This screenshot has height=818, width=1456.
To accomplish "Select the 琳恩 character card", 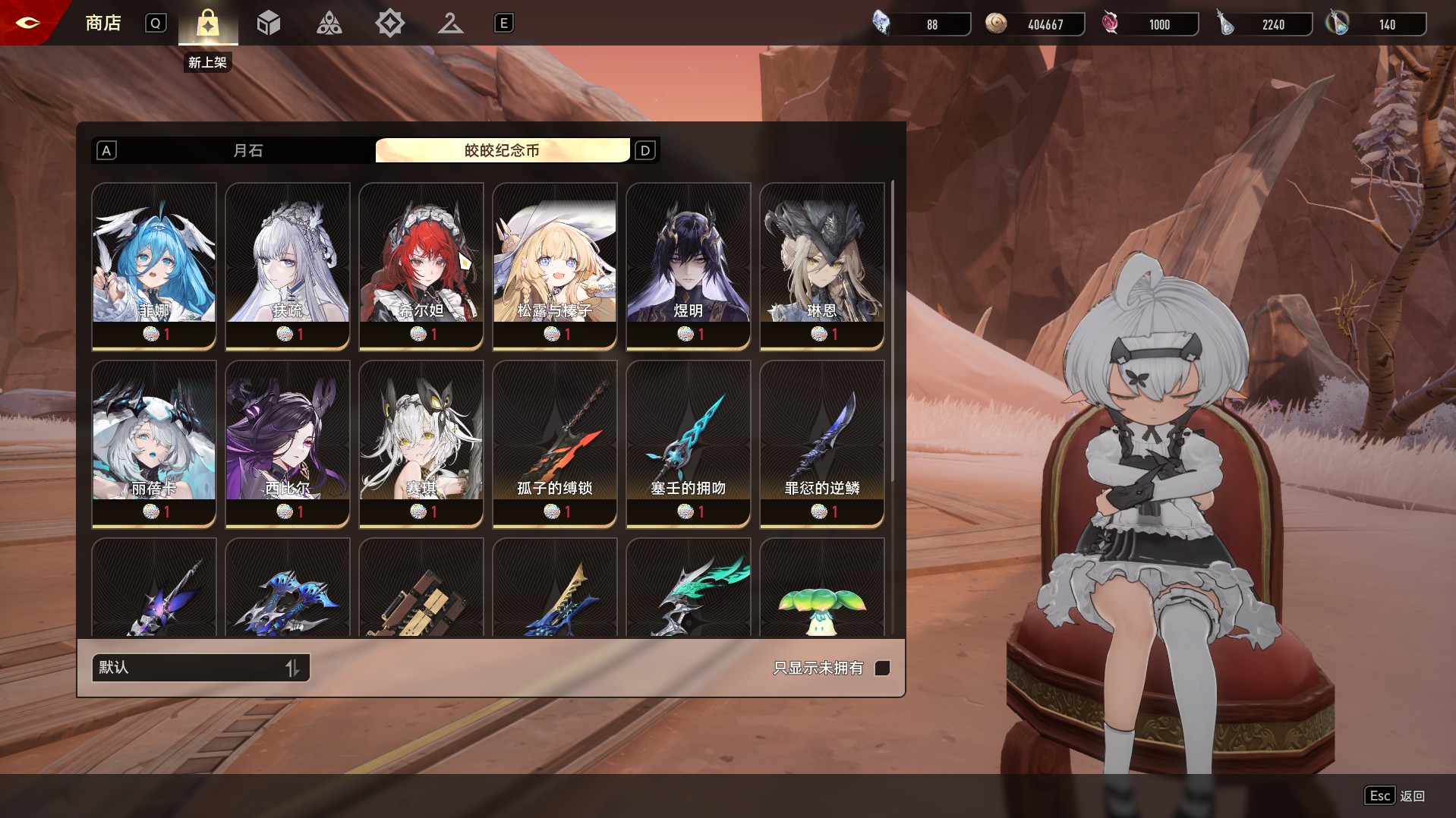I will 822,266.
